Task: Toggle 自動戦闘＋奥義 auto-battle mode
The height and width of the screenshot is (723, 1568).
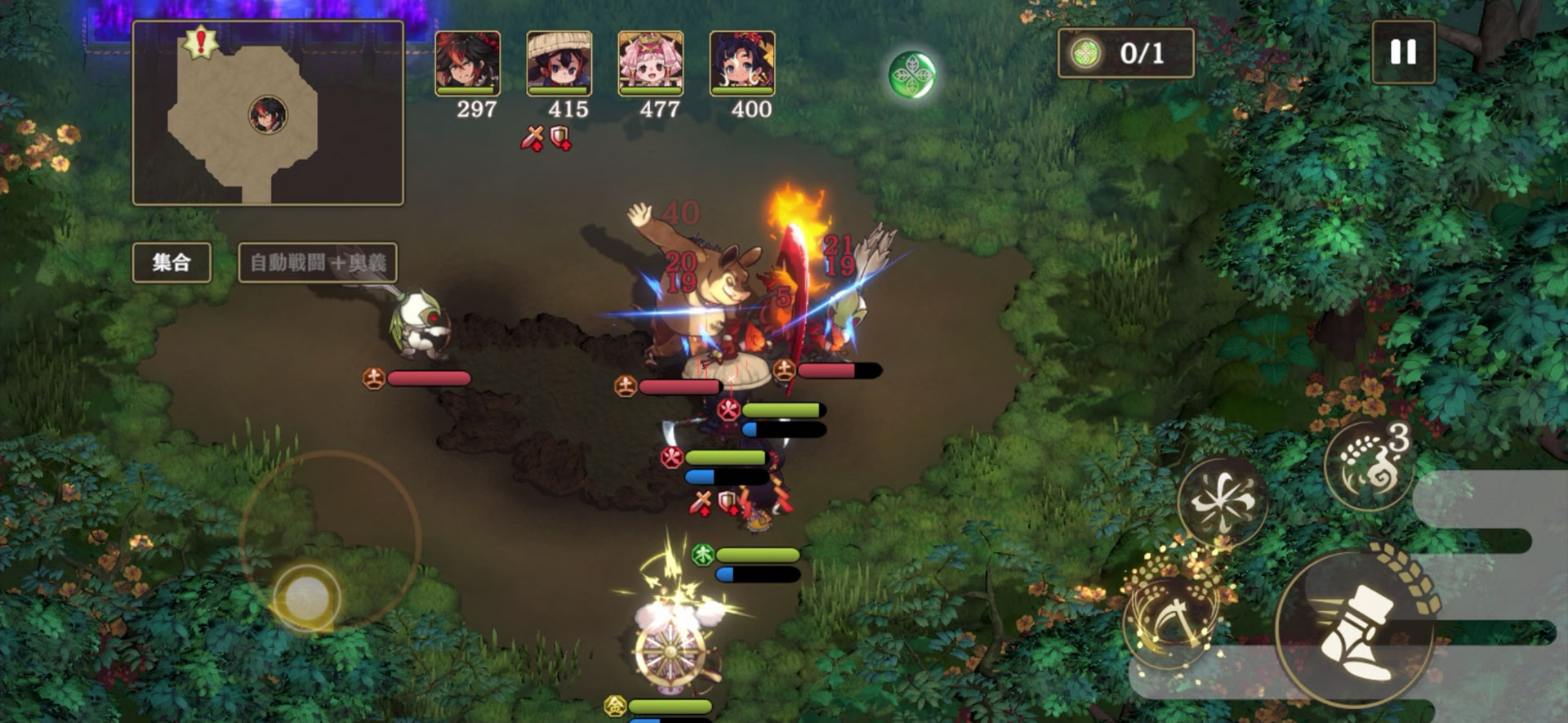Action: coord(318,262)
